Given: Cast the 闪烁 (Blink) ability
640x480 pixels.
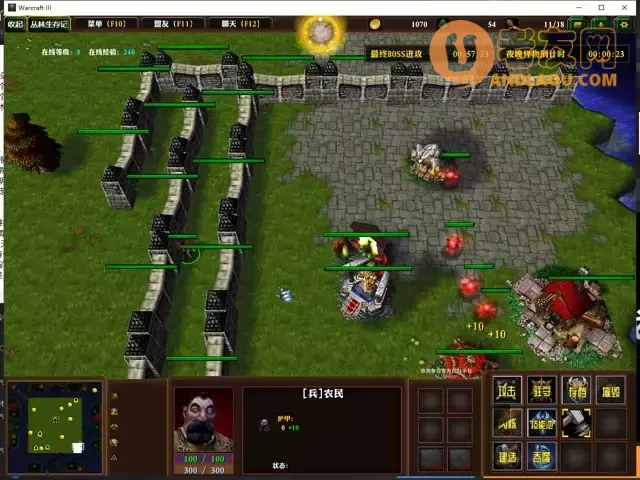Looking at the screenshot, I should click(x=506, y=423).
